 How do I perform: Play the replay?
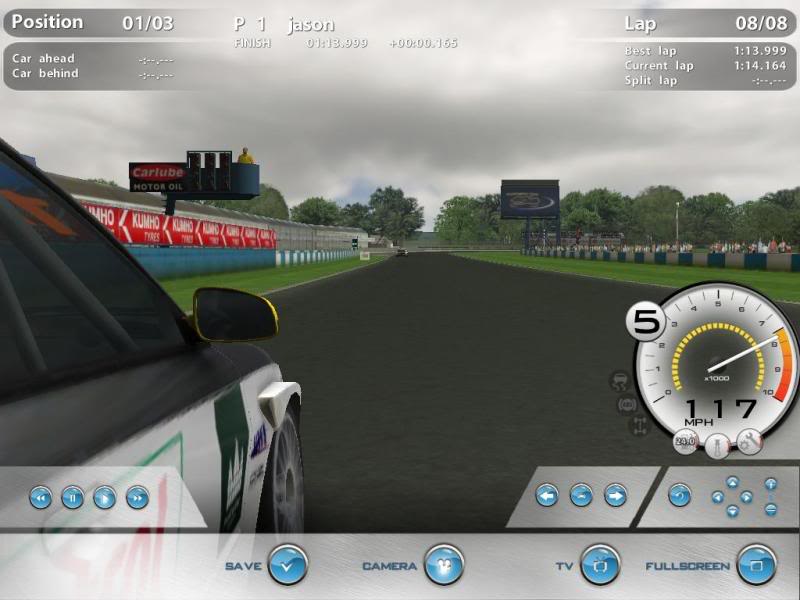click(x=104, y=496)
